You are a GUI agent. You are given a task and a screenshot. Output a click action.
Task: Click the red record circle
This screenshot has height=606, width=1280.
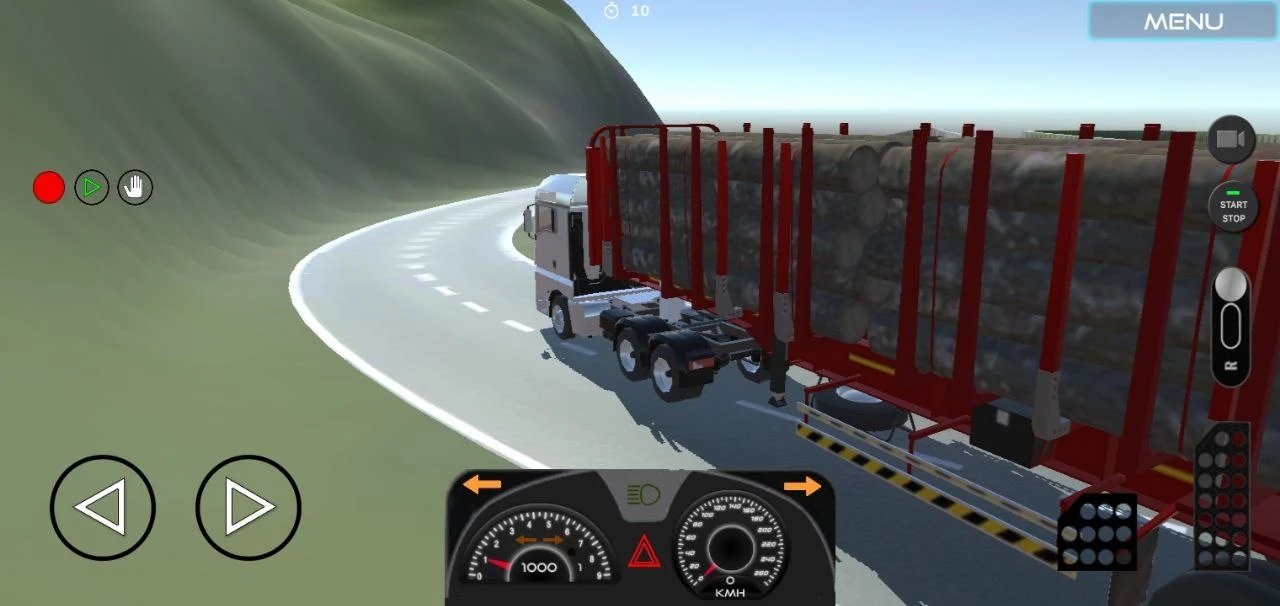(x=49, y=187)
